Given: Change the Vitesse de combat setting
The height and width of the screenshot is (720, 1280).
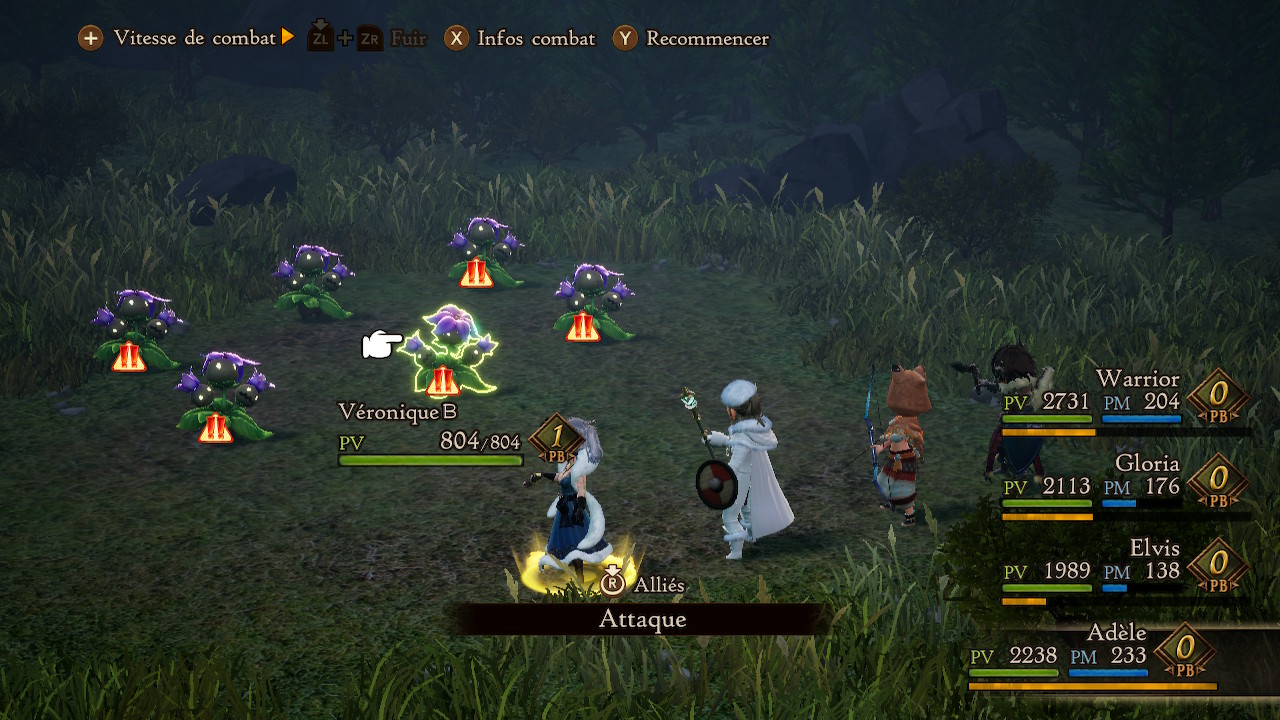Looking at the screenshot, I should (x=187, y=39).
